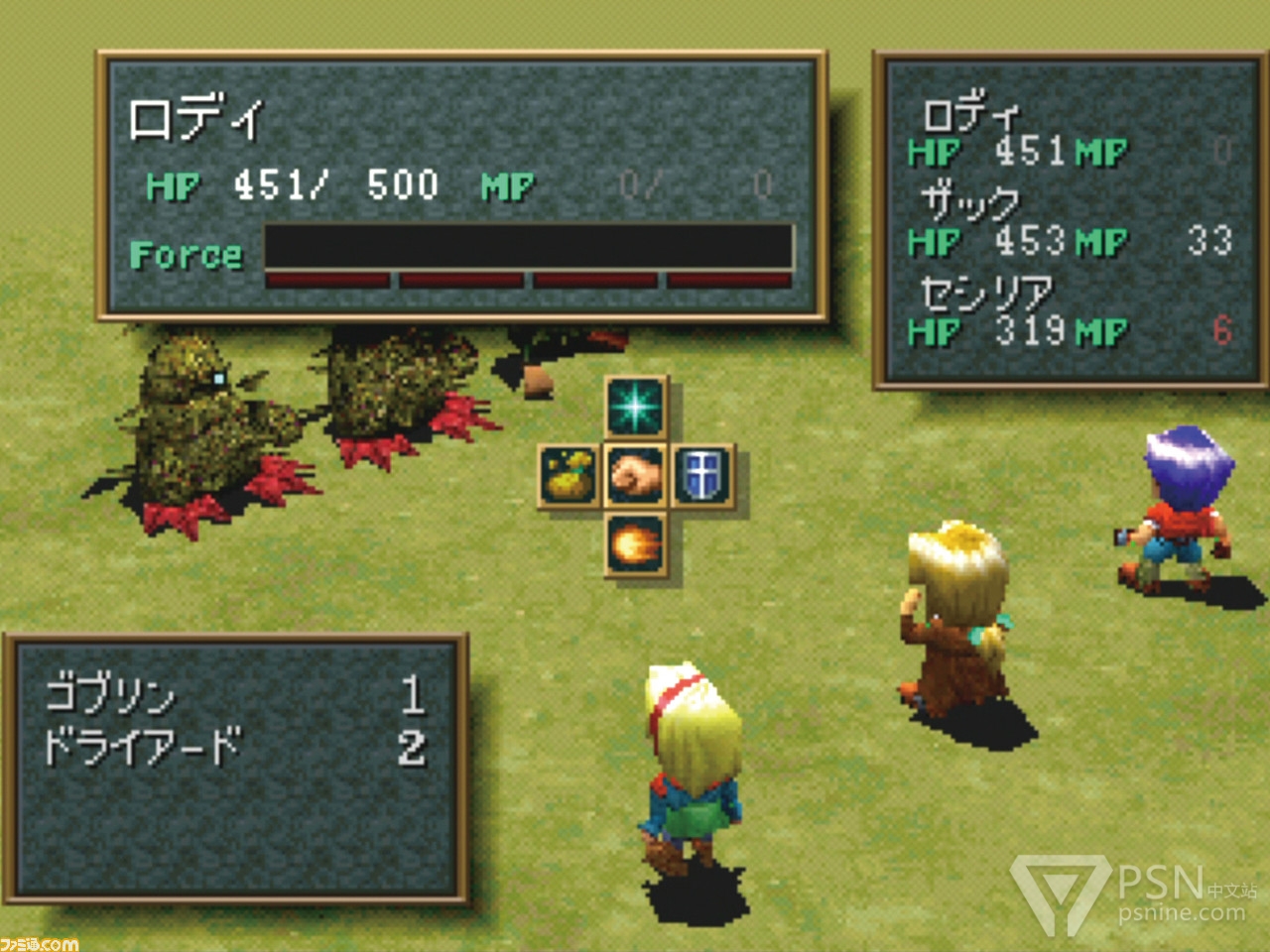Choose the green sparkle Force command
The width and height of the screenshot is (1270, 952).
[x=636, y=408]
